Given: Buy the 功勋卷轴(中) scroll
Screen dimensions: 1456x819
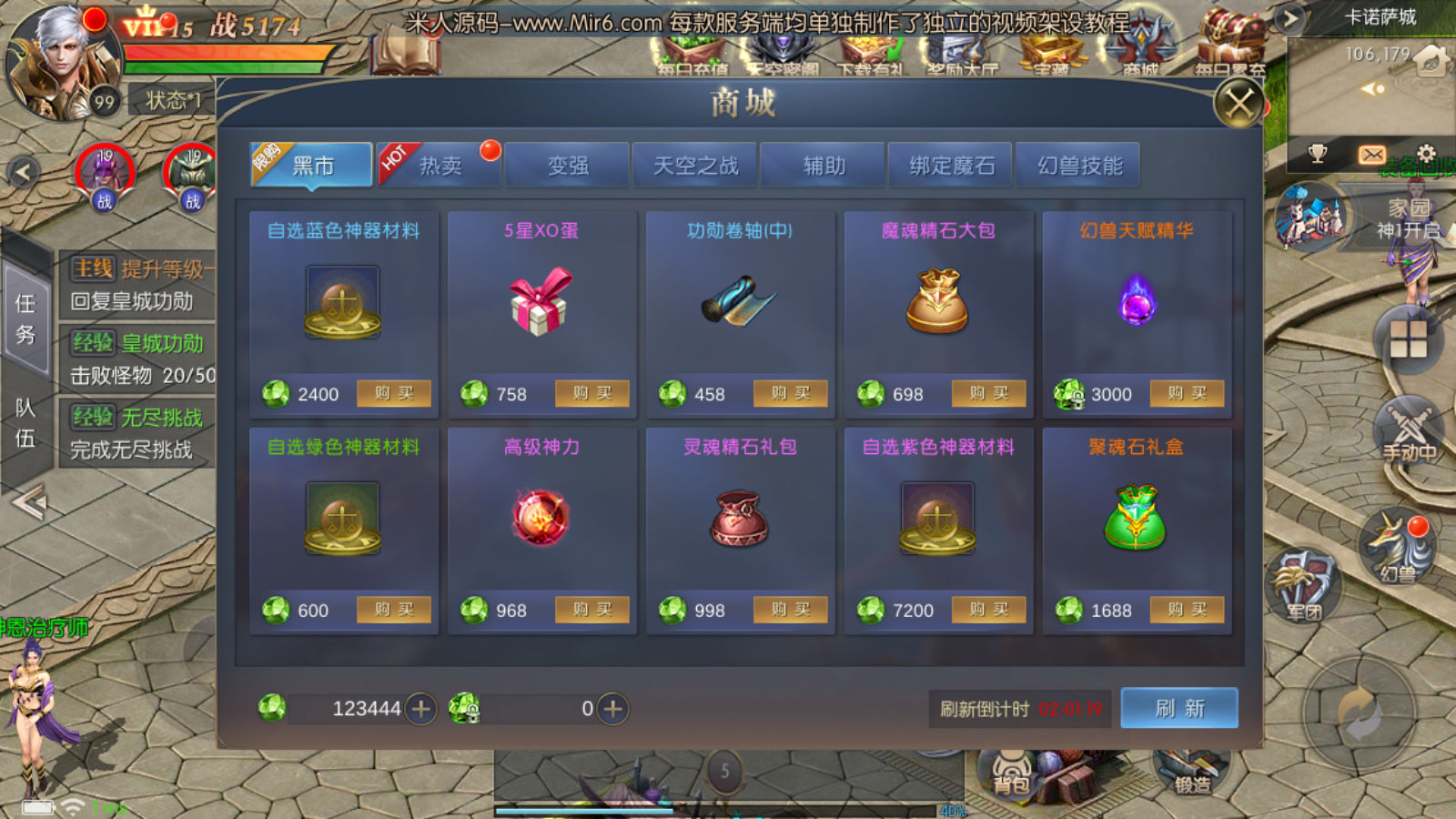Looking at the screenshot, I should coord(790,393).
